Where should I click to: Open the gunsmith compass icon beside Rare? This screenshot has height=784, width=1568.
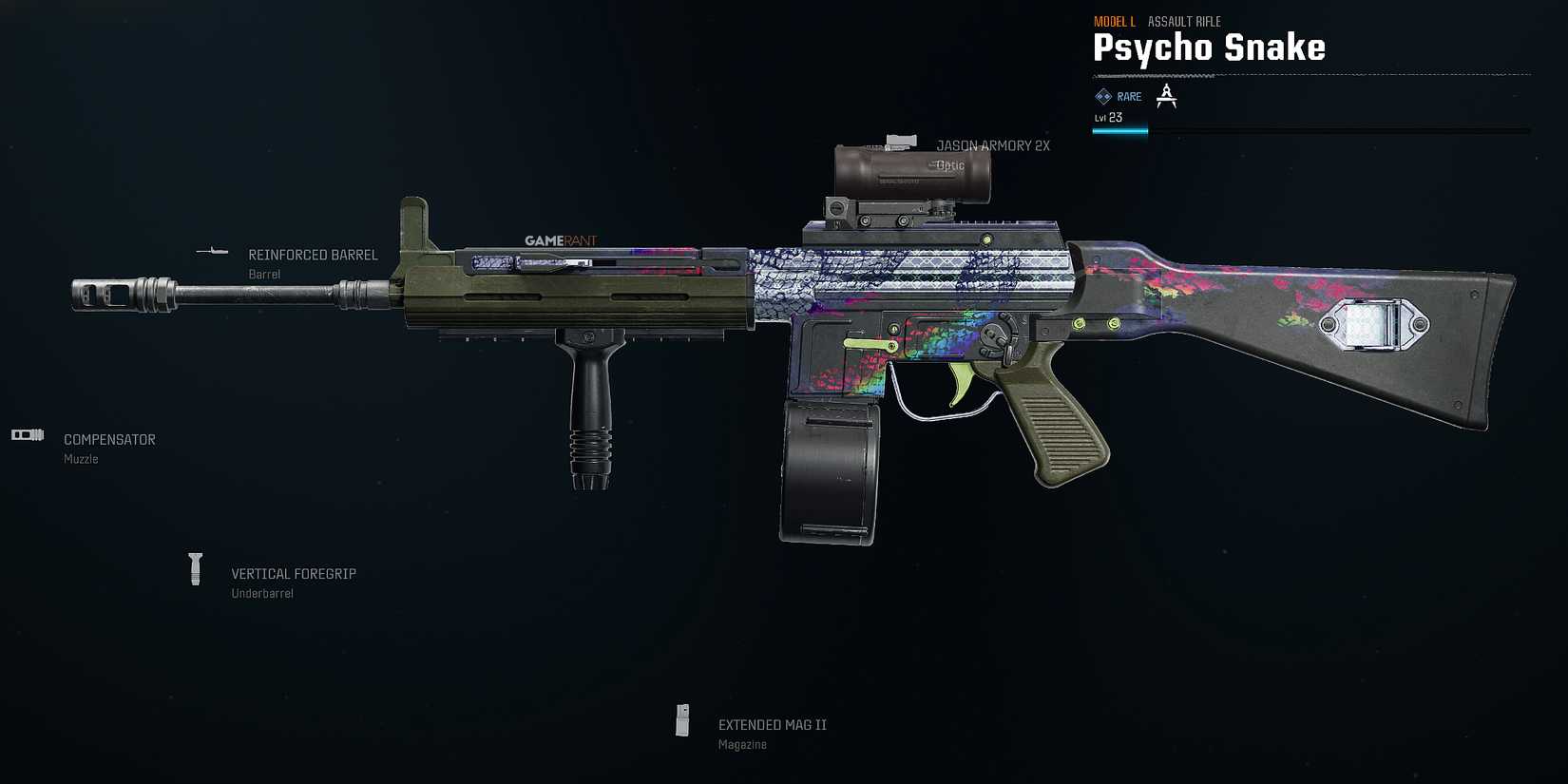(1166, 96)
